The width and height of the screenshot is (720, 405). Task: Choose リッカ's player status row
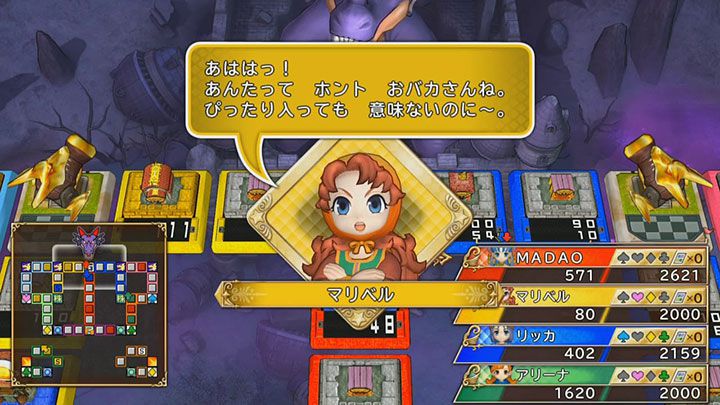590,344
